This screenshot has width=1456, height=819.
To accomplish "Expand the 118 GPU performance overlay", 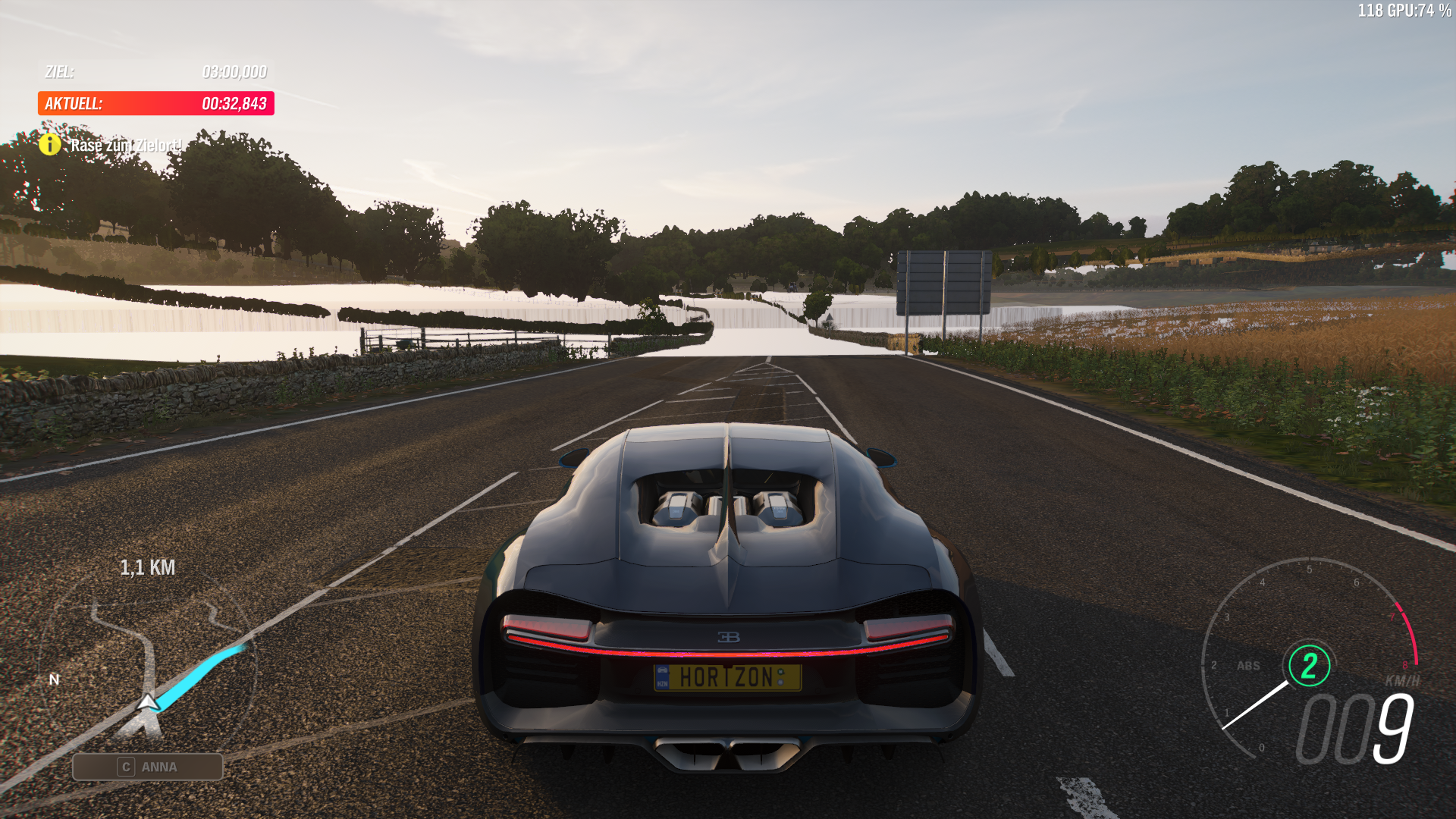I will pos(1405,11).
